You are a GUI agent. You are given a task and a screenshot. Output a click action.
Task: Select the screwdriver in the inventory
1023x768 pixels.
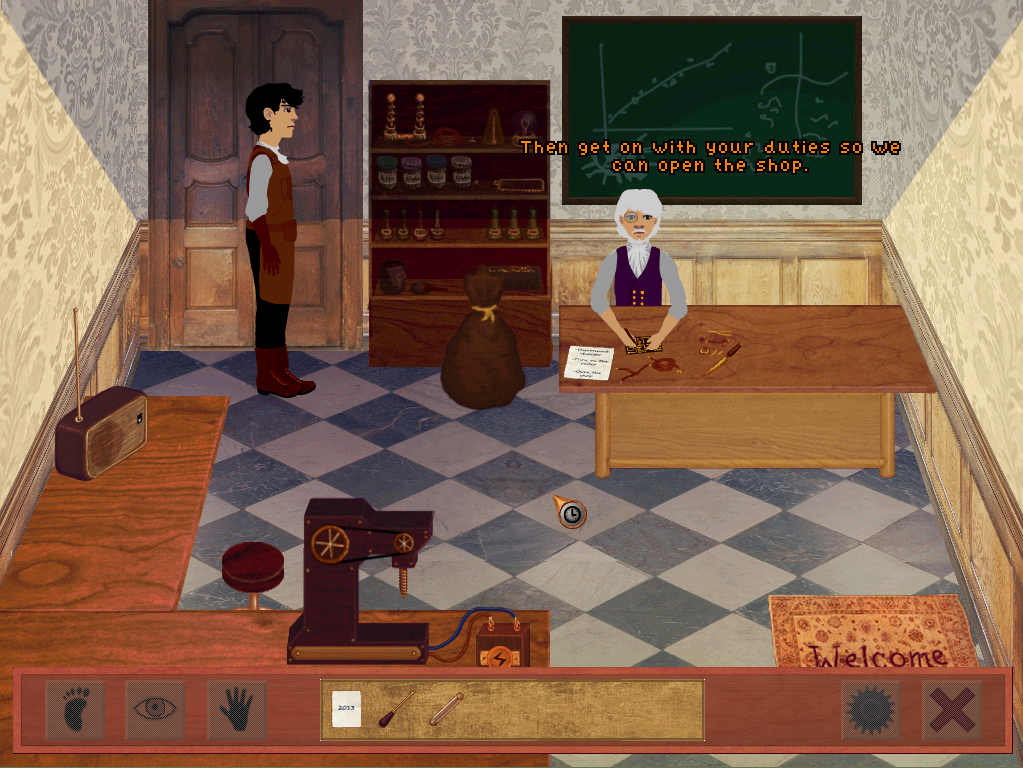coord(395,708)
